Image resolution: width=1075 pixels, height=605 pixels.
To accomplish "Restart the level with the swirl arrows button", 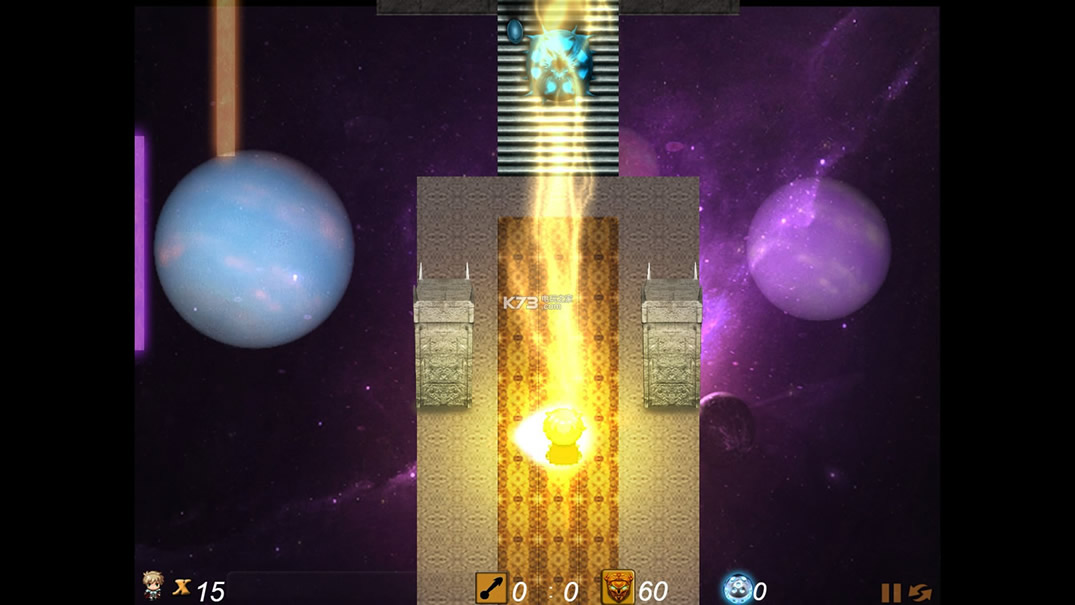I will click(921, 592).
